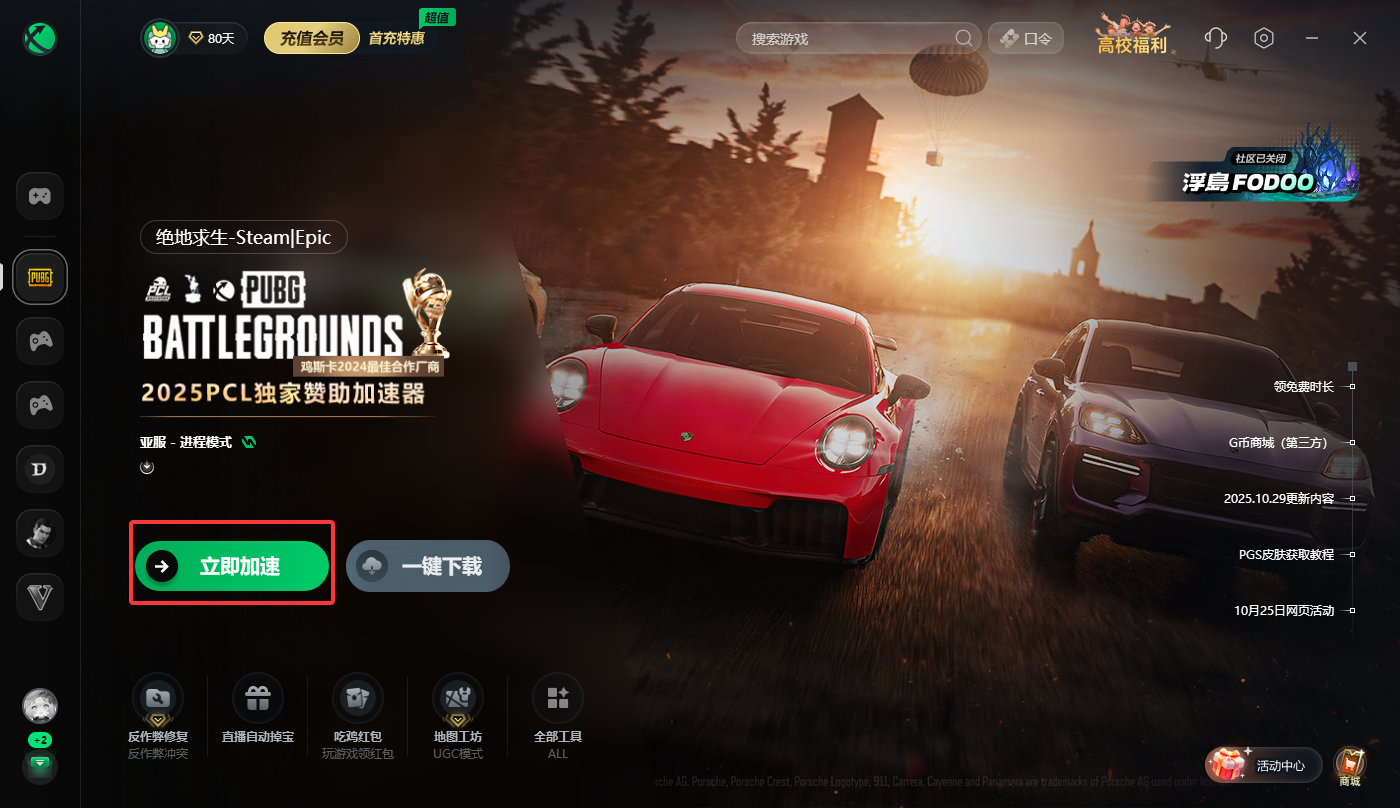Open settings via the hexagon icon
This screenshot has width=1400, height=808.
(1264, 38)
